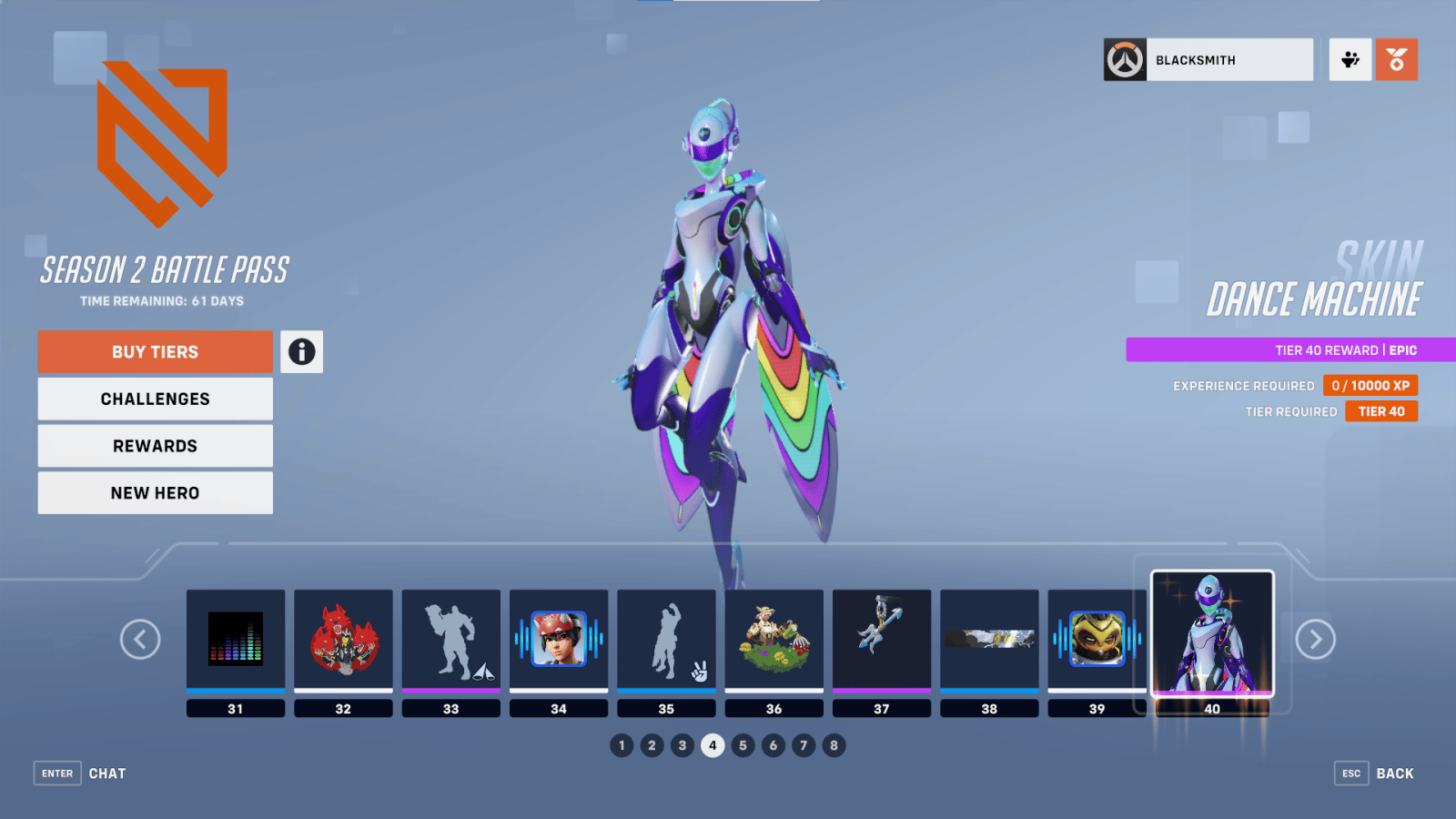Open the social menu with the group icon

point(1350,58)
